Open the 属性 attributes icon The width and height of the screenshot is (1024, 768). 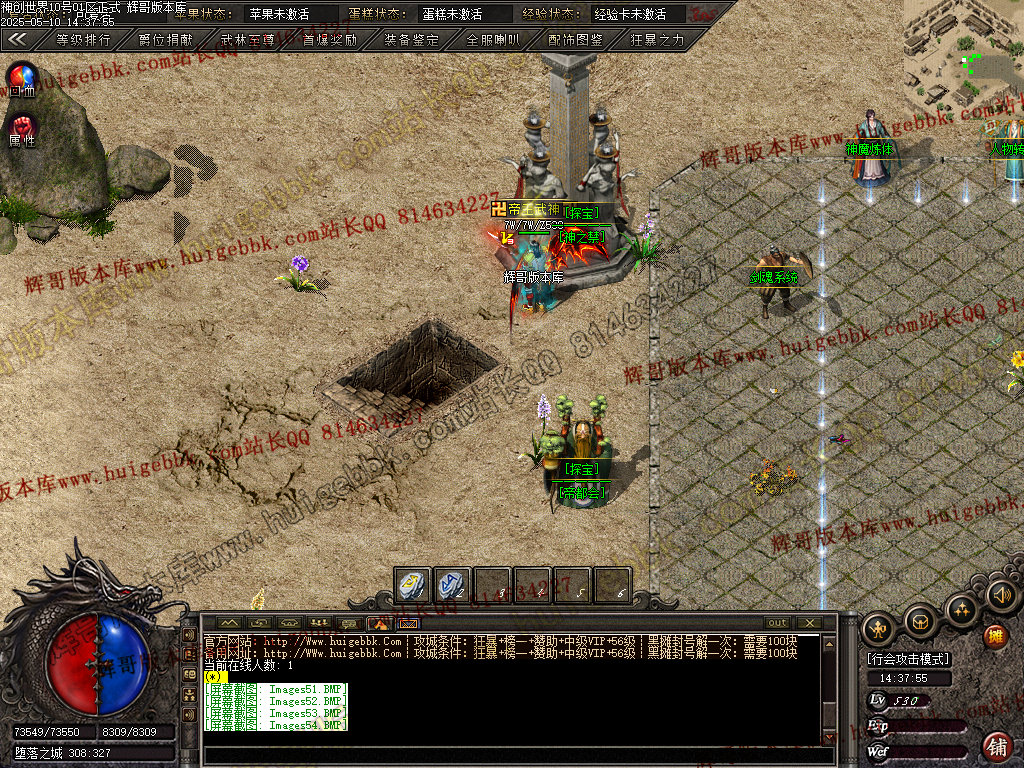tap(22, 130)
